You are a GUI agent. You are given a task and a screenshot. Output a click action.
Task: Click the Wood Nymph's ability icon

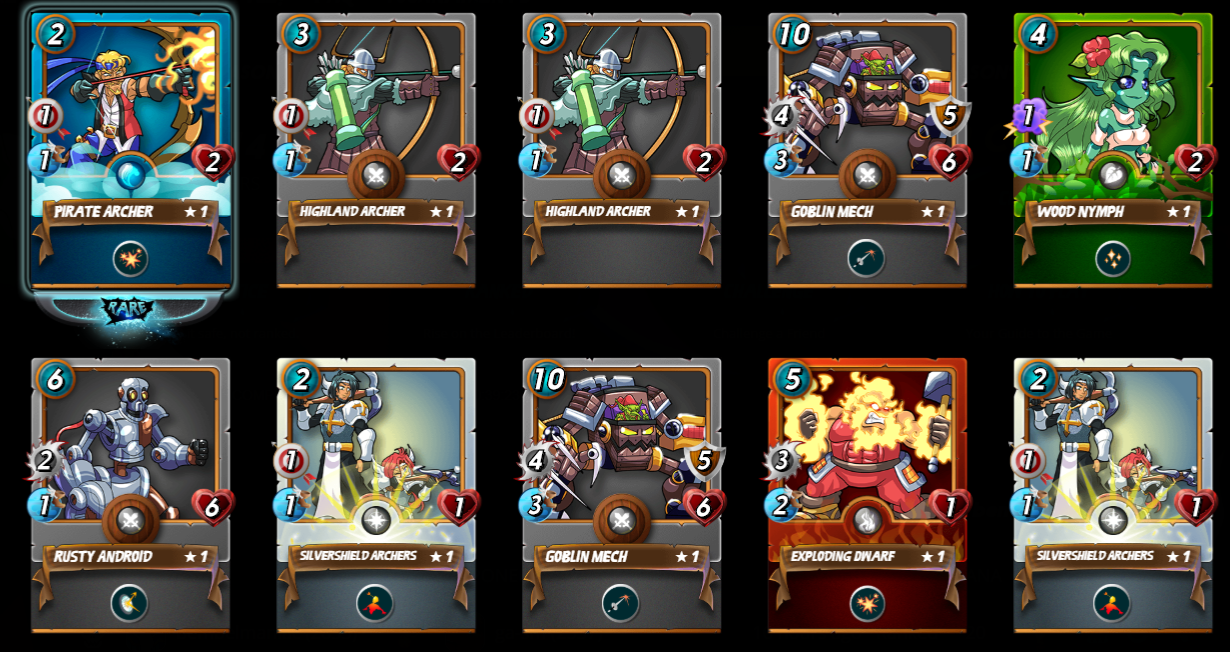tap(1113, 259)
